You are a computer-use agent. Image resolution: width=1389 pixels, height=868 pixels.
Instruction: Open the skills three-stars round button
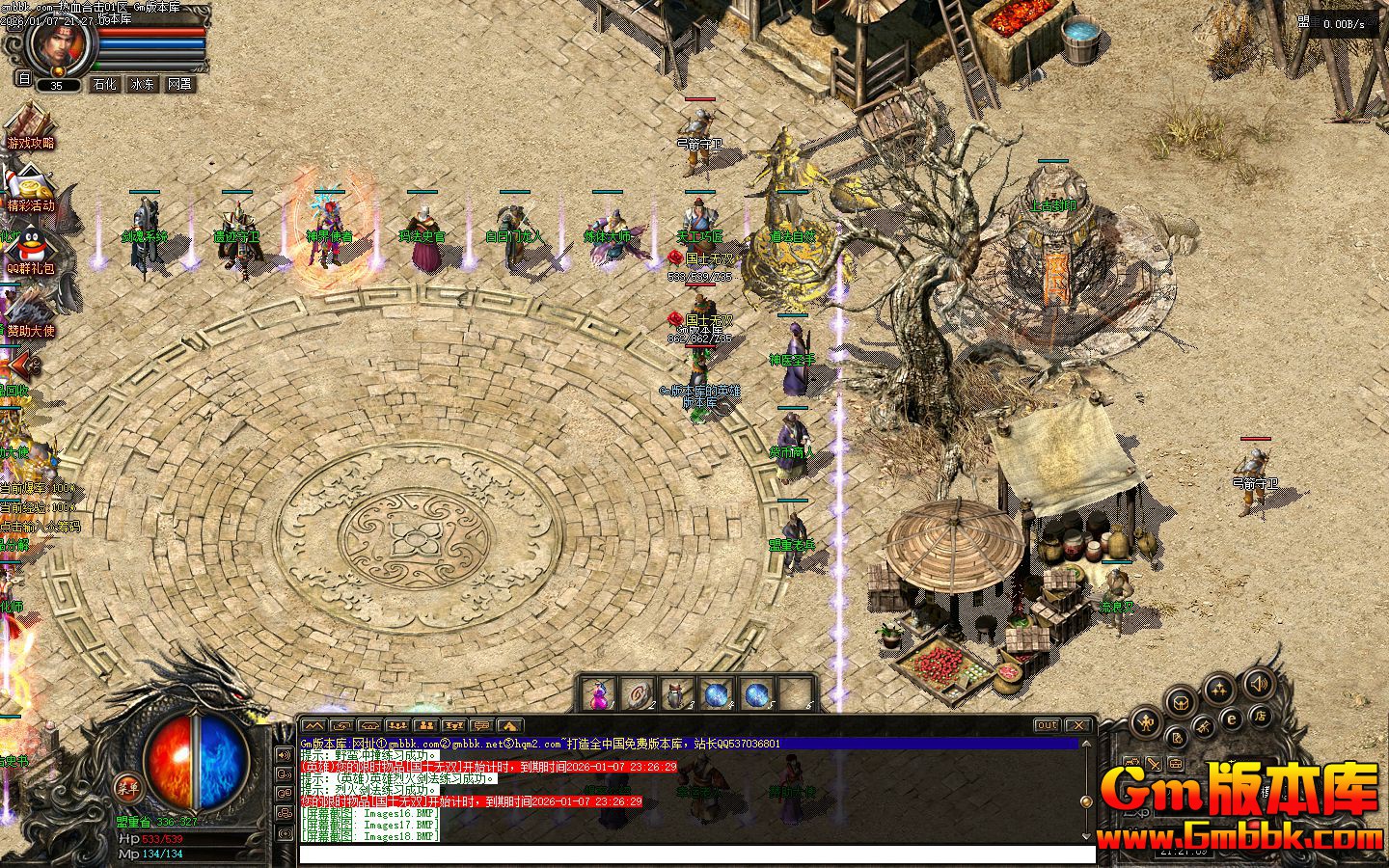[x=1220, y=689]
